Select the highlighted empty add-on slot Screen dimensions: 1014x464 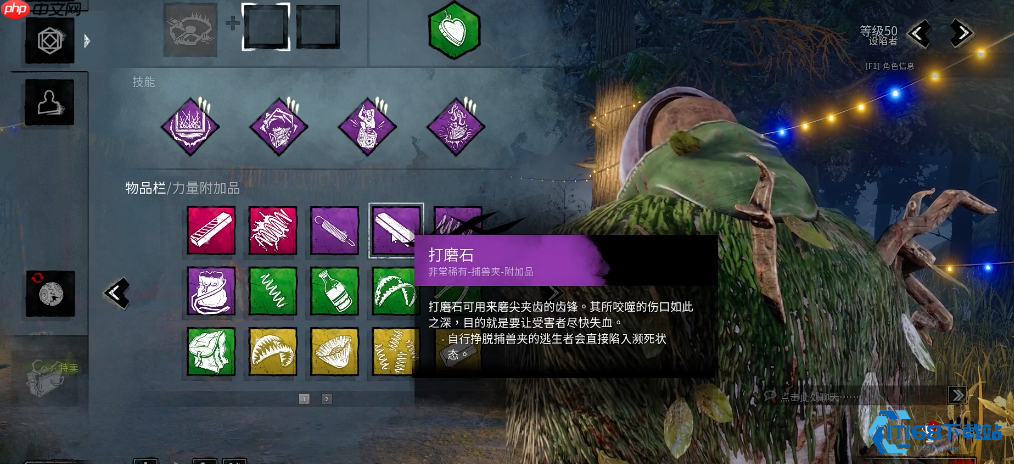(x=267, y=27)
